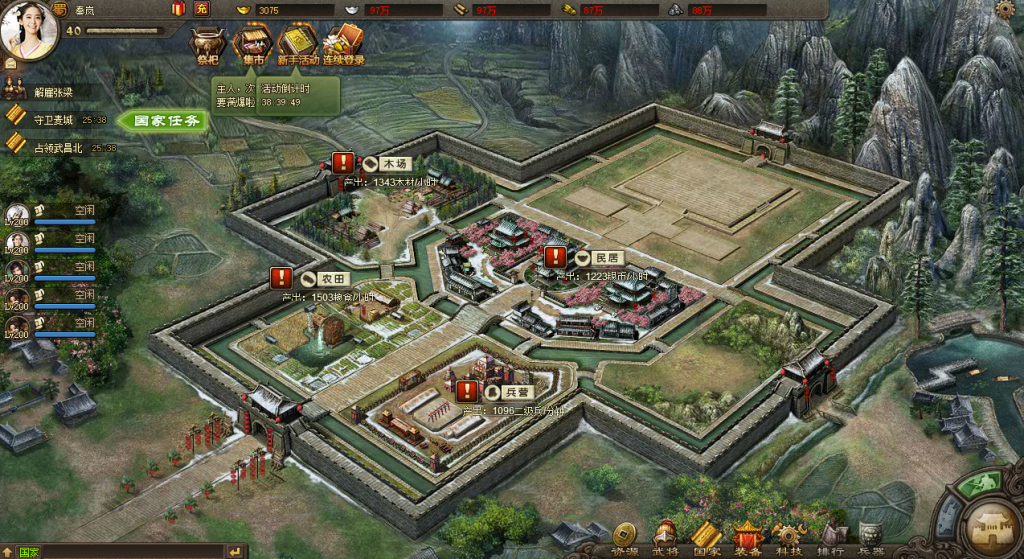Select the 占领武昌北 quest entry
Screen dimensions: 1024x559
(58, 147)
